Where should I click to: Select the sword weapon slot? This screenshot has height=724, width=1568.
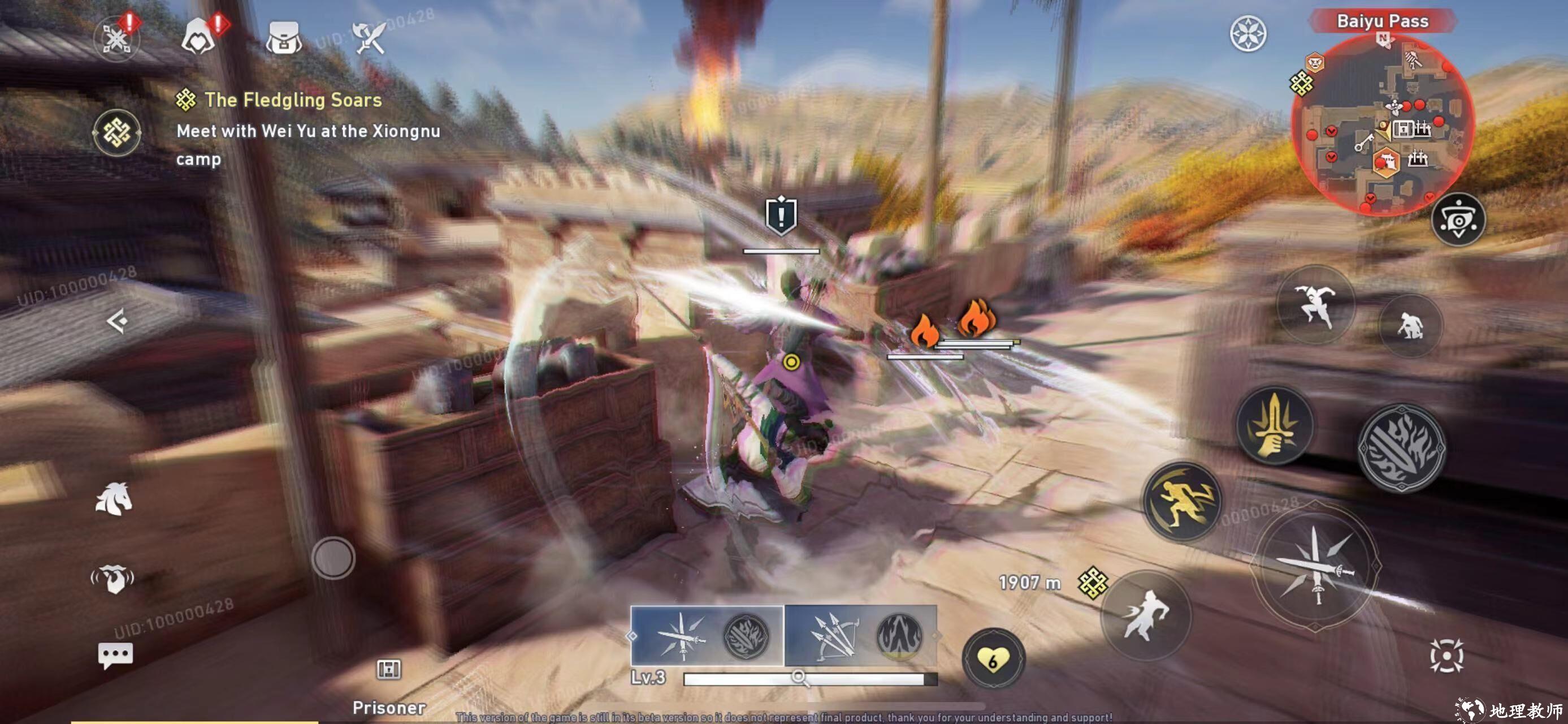[x=707, y=636]
